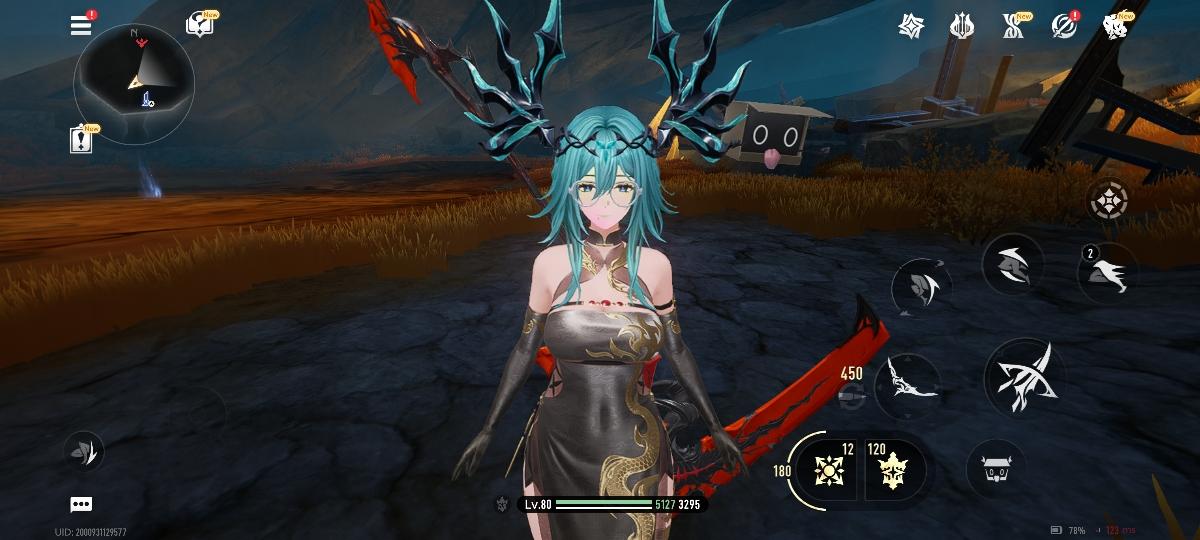Open the question-mark guide book icon

pos(200,26)
